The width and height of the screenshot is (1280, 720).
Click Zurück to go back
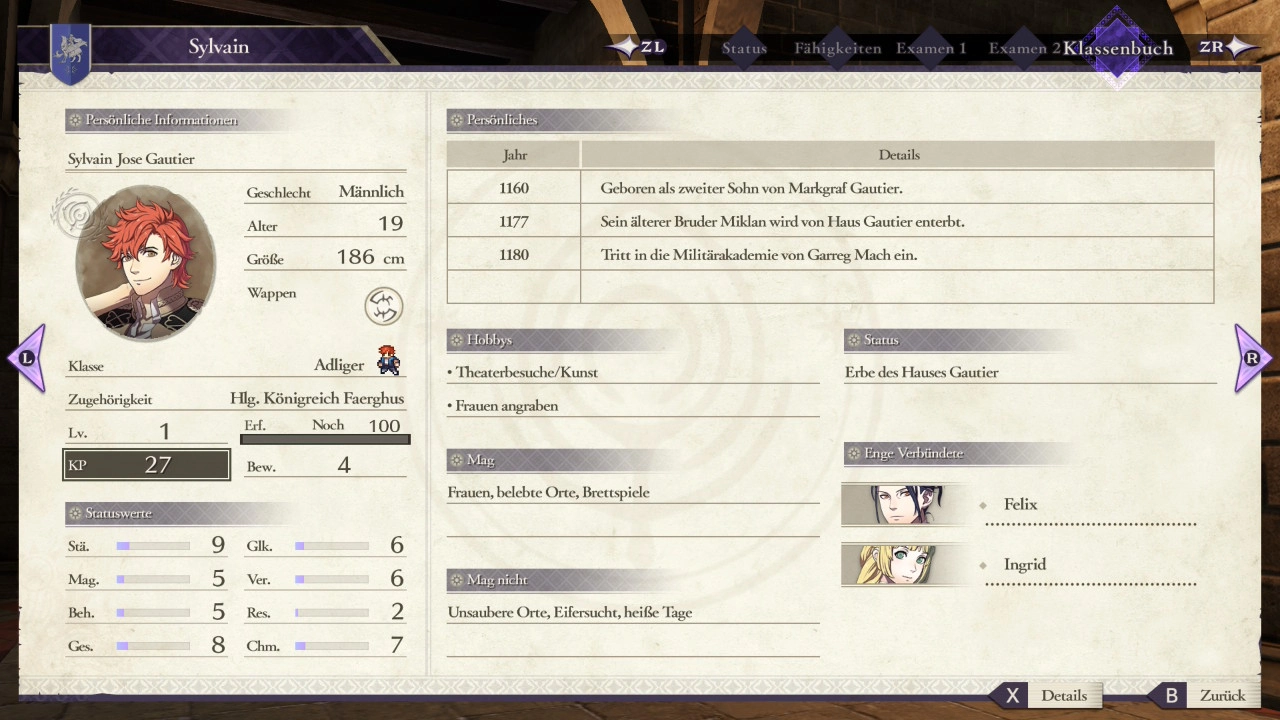click(1203, 696)
